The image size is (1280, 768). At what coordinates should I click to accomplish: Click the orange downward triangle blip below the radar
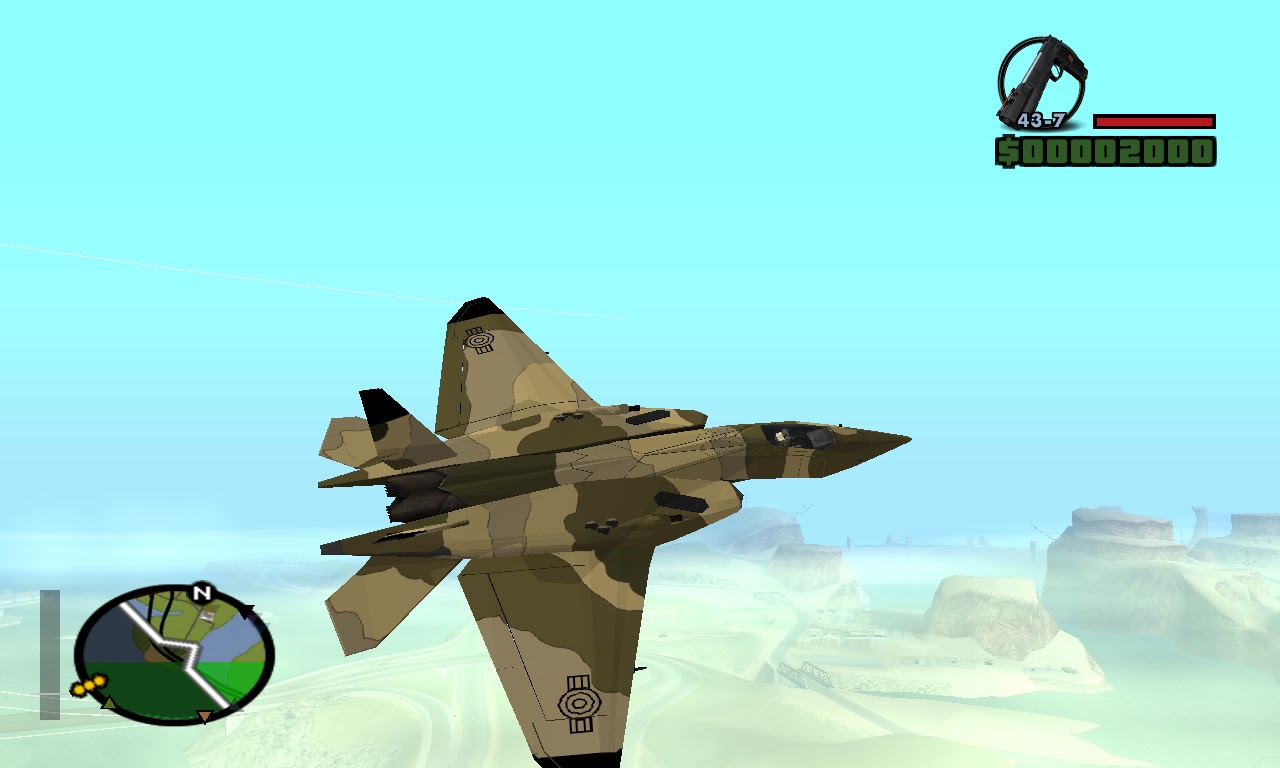[204, 716]
